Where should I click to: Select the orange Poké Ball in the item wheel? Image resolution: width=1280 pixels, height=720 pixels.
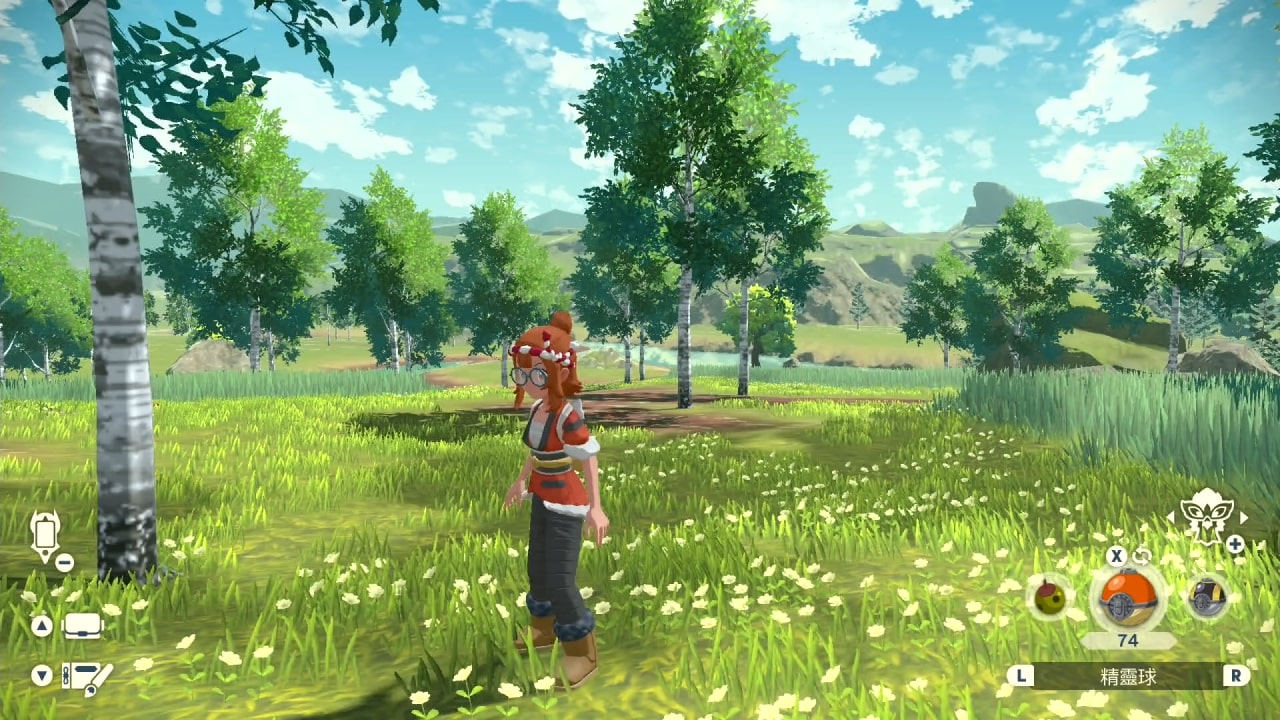1127,598
